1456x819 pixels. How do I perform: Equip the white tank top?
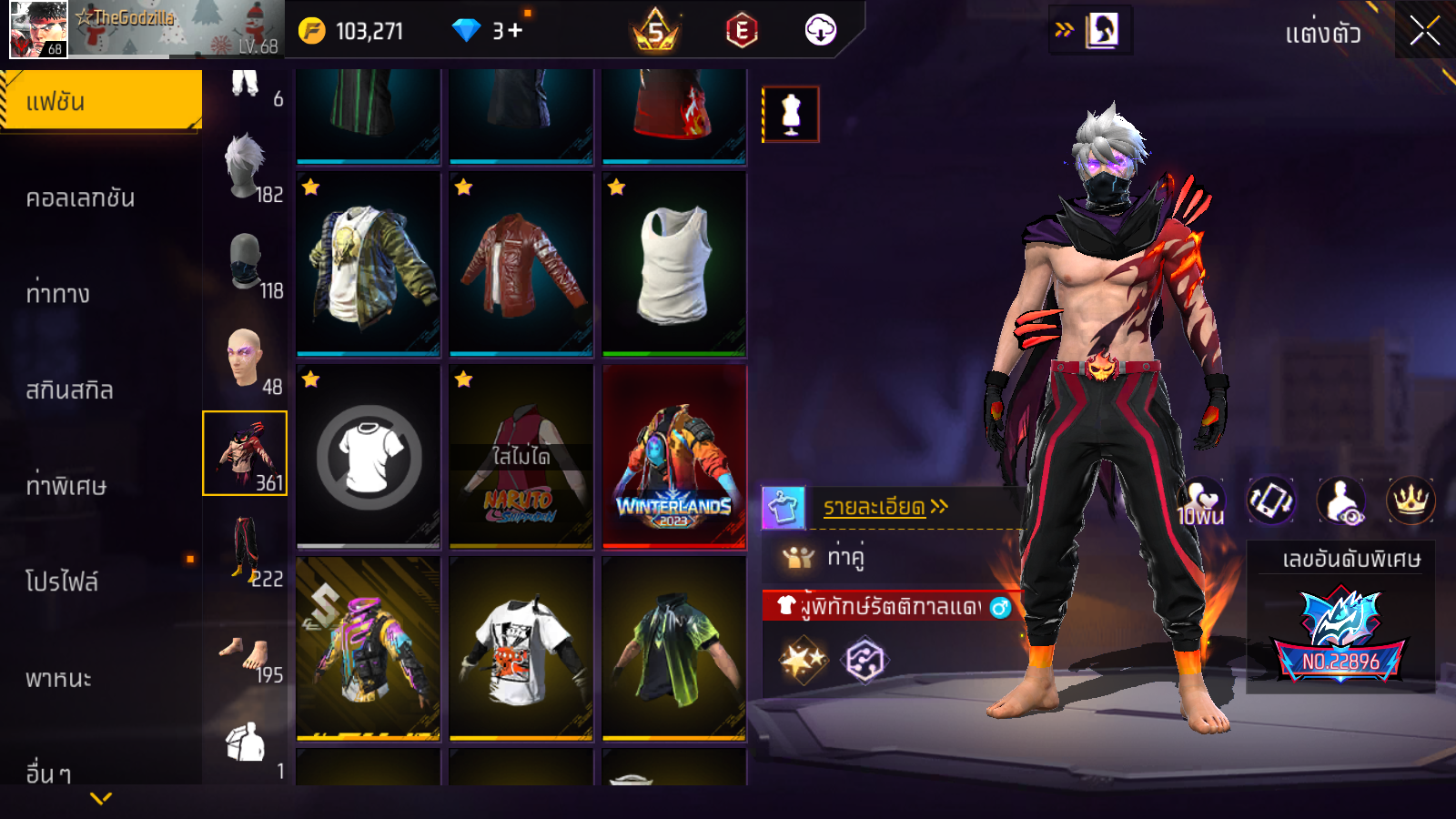point(674,264)
